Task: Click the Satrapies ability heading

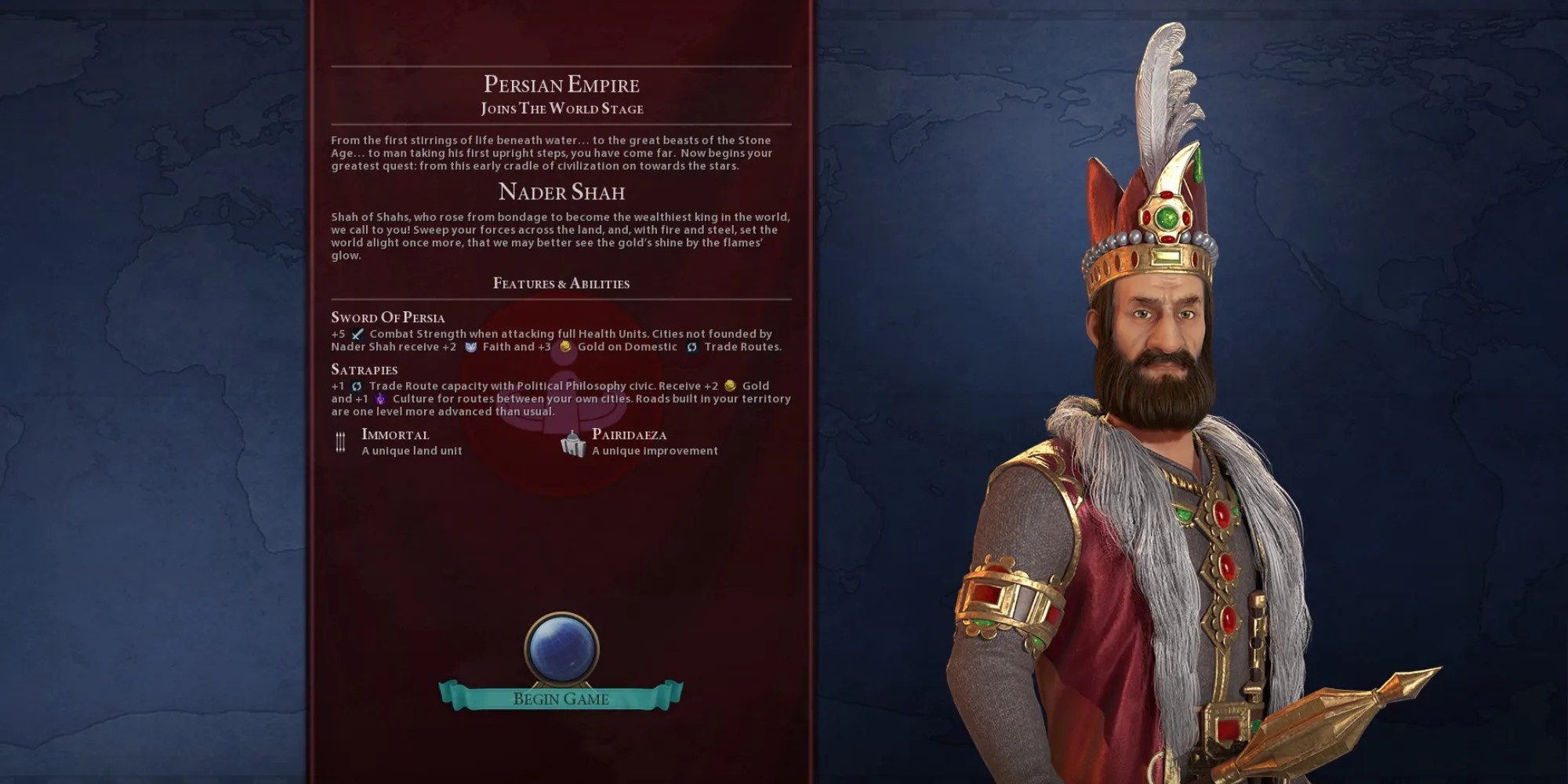Action: pyautogui.click(x=364, y=369)
